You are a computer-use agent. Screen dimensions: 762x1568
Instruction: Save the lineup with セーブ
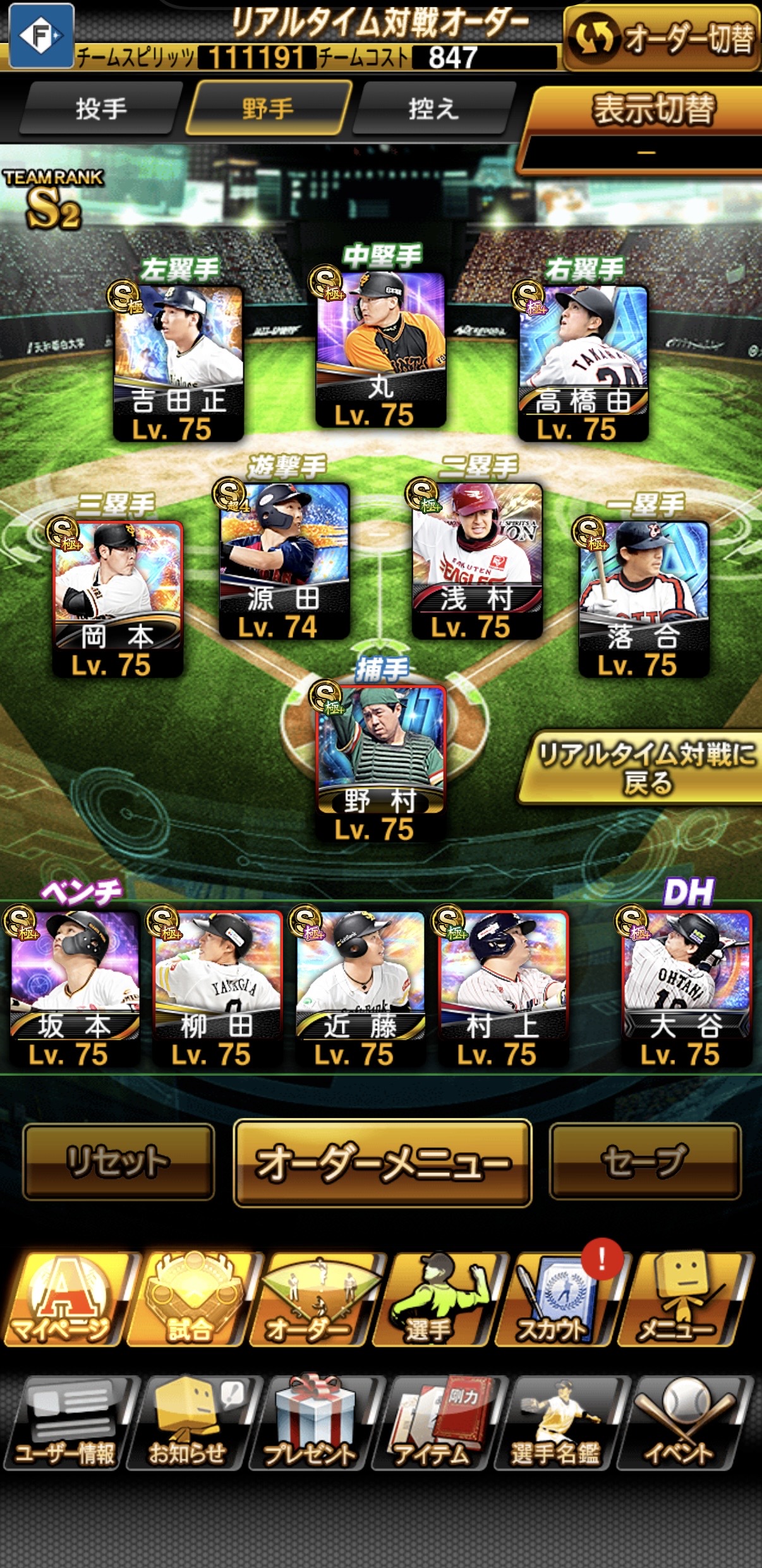(644, 1161)
